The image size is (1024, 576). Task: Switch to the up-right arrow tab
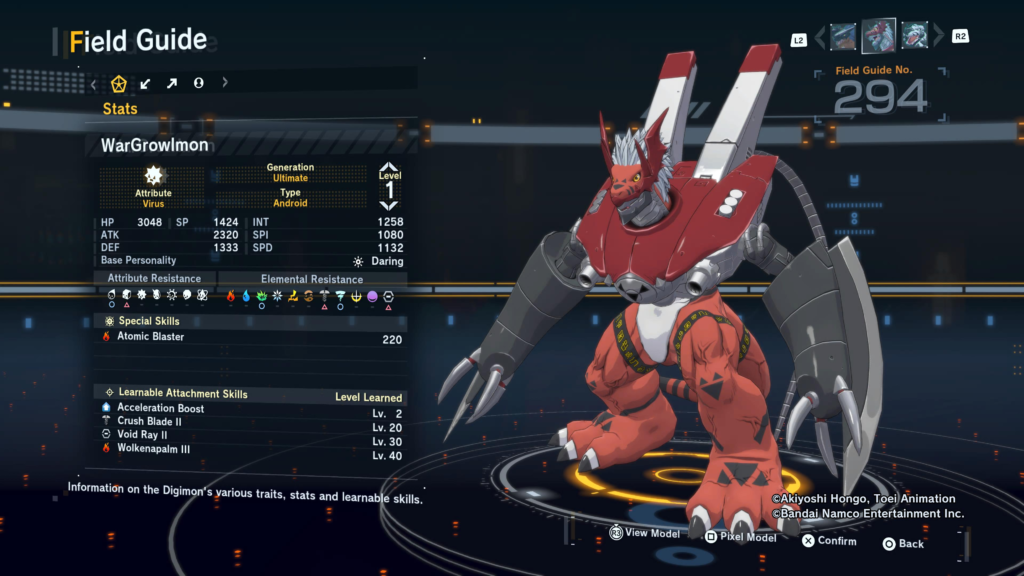click(x=172, y=83)
